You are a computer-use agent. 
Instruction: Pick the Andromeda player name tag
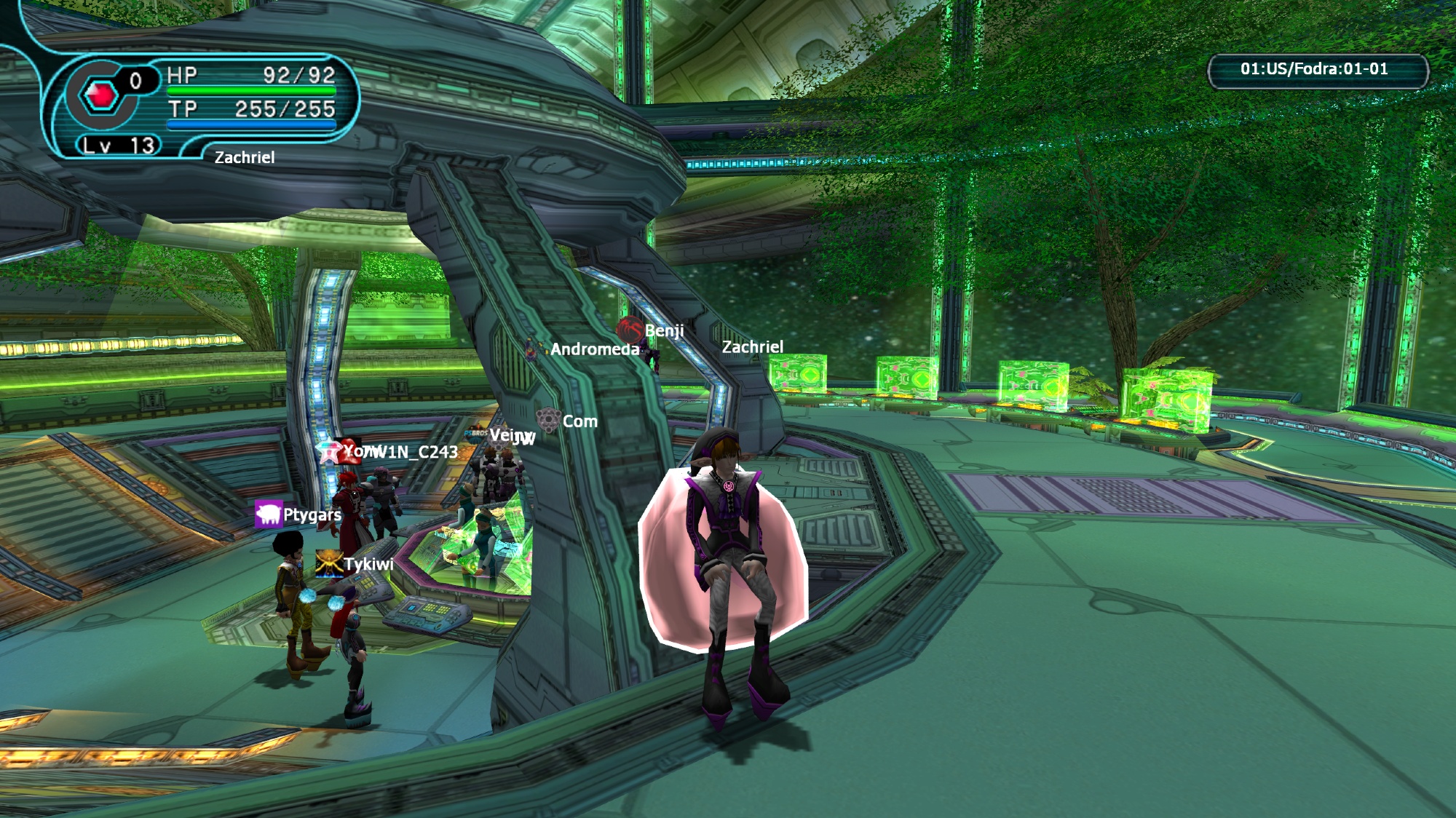click(595, 349)
